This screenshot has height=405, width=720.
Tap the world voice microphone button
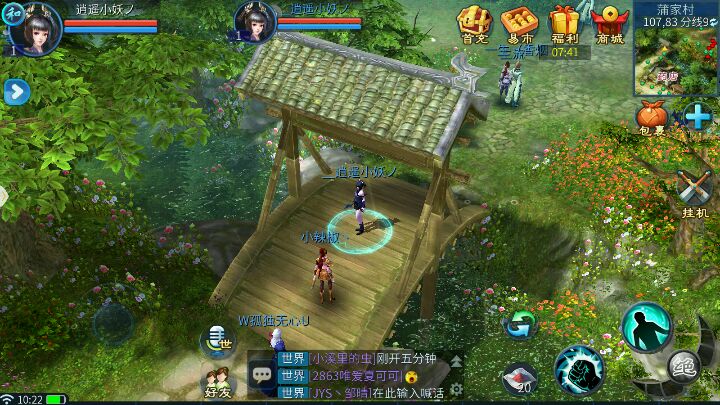click(215, 340)
